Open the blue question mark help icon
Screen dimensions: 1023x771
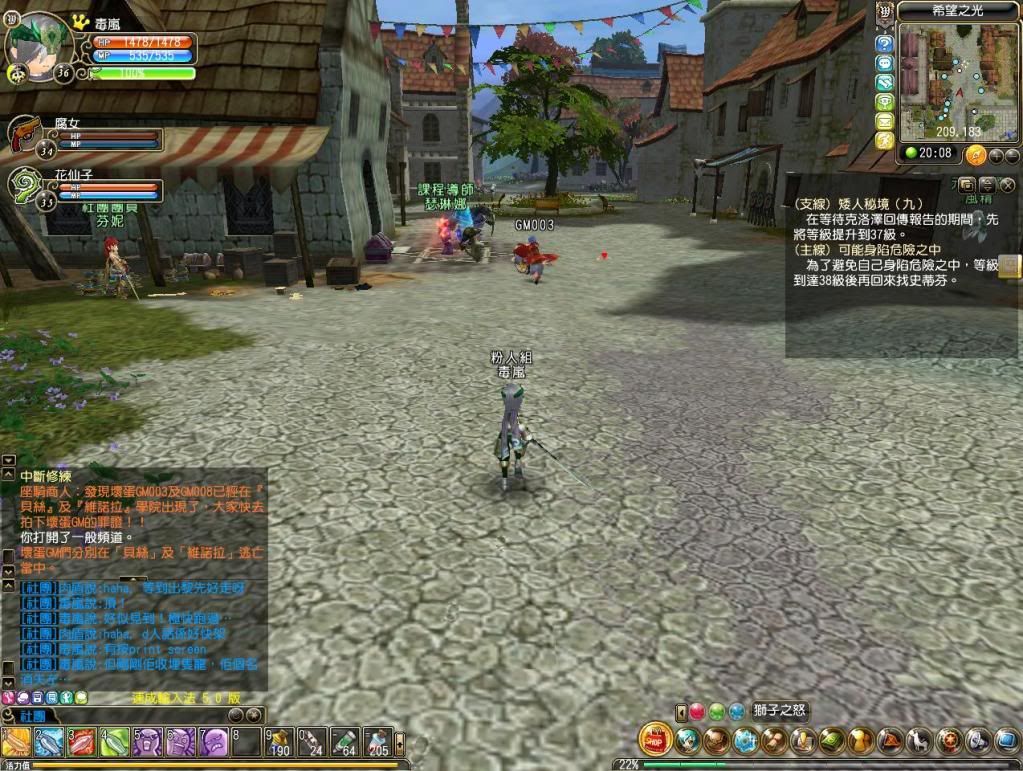tap(884, 44)
